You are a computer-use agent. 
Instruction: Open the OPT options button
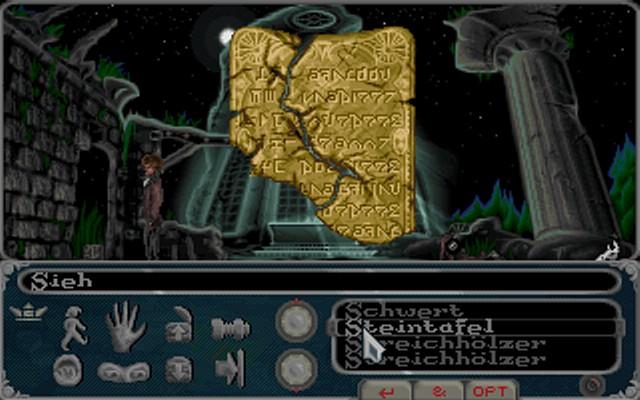491,390
